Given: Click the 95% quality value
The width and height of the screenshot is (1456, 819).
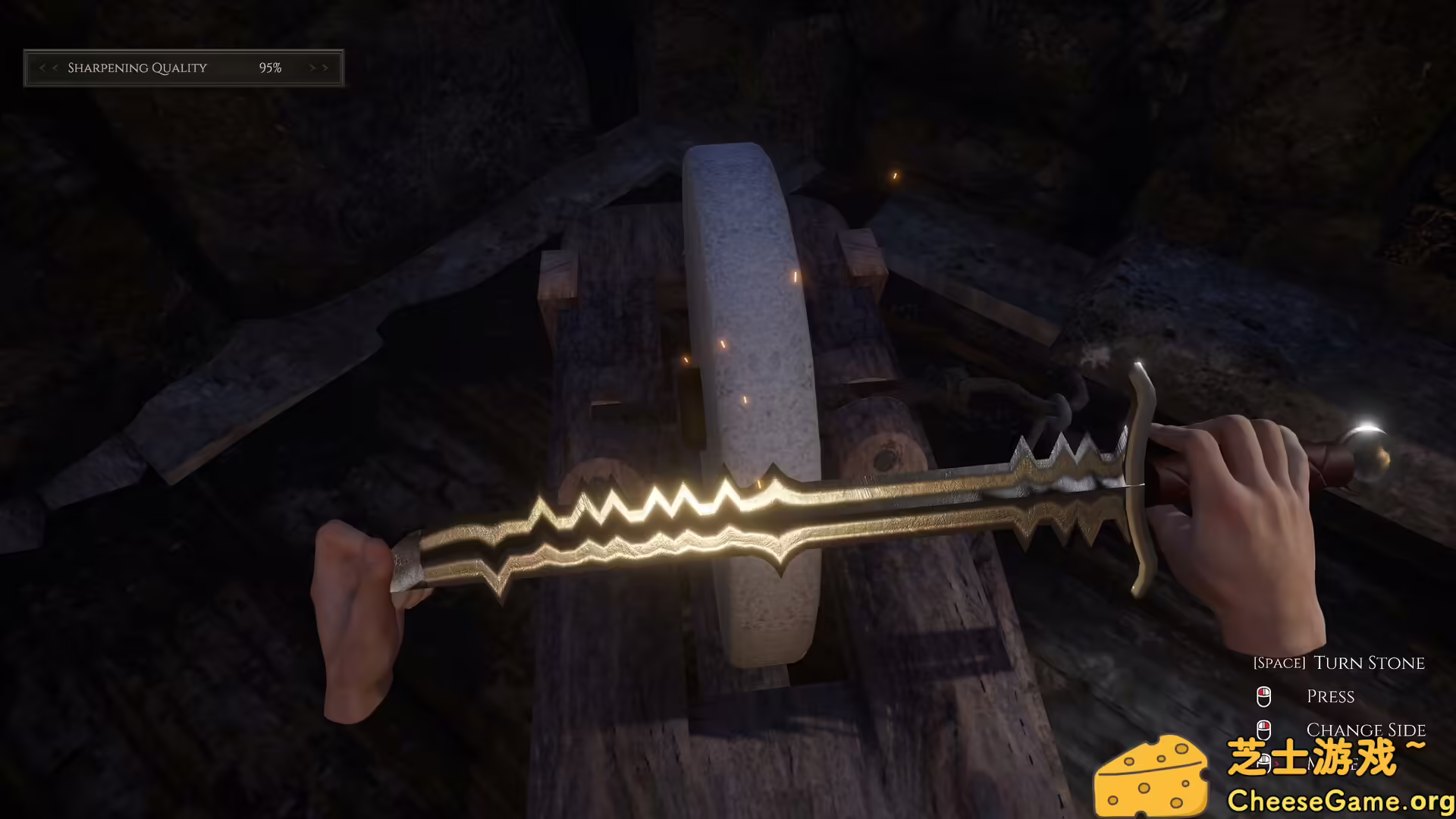Looking at the screenshot, I should 270,67.
